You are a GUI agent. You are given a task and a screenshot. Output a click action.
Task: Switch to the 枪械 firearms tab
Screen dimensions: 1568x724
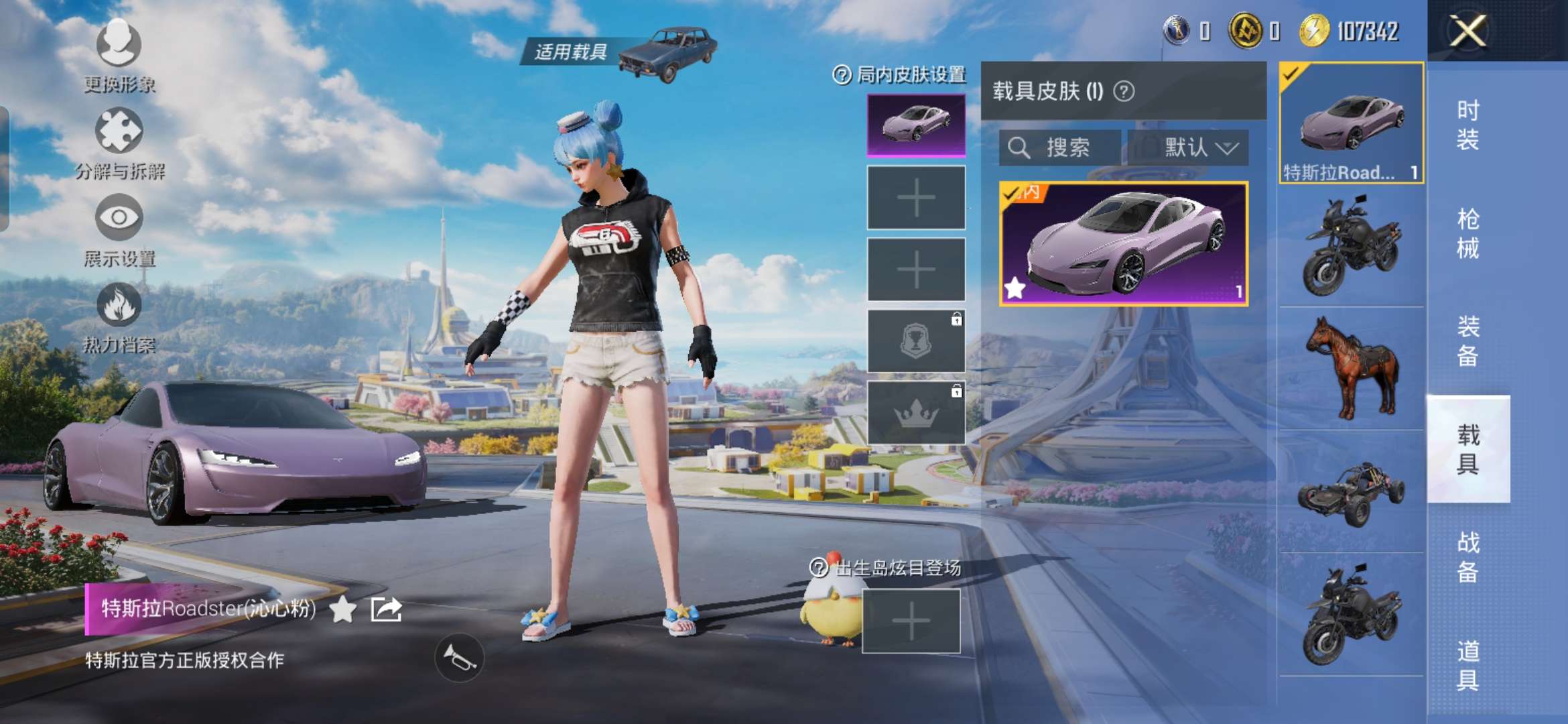pyautogui.click(x=1467, y=233)
